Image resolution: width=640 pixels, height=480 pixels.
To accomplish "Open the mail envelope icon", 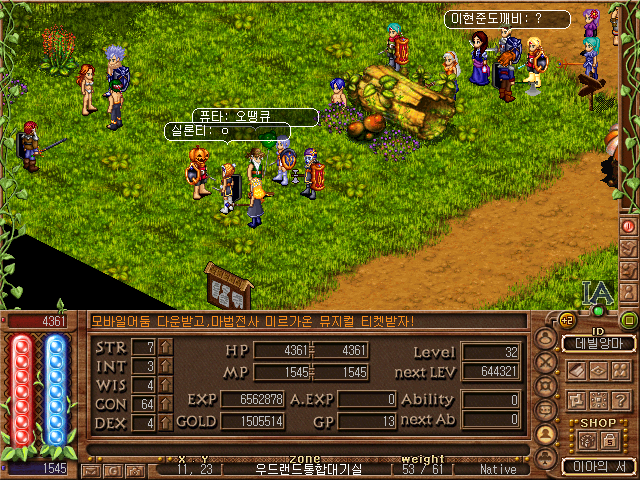I will coord(93,468).
